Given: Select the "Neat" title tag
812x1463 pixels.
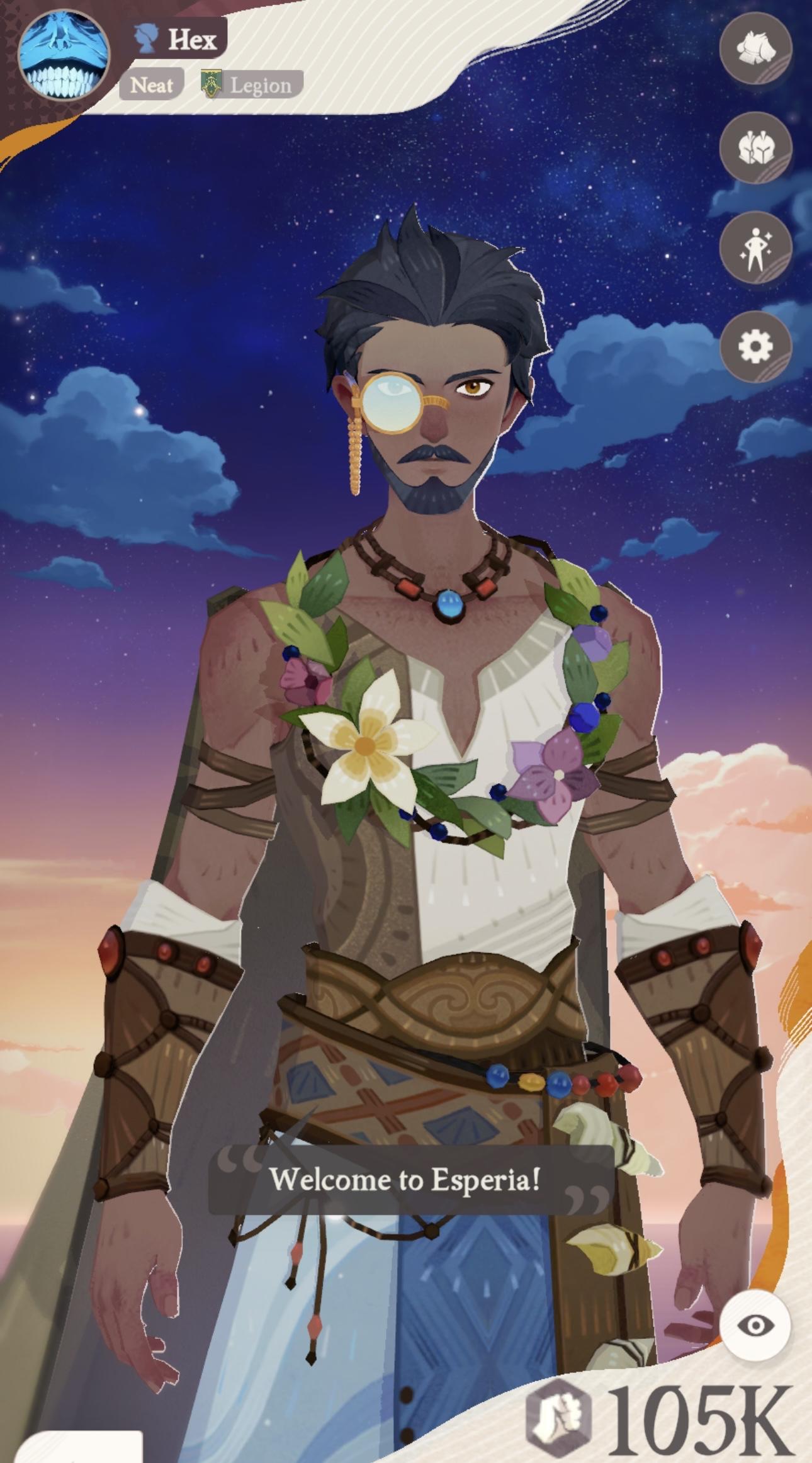Looking at the screenshot, I should pos(151,85).
